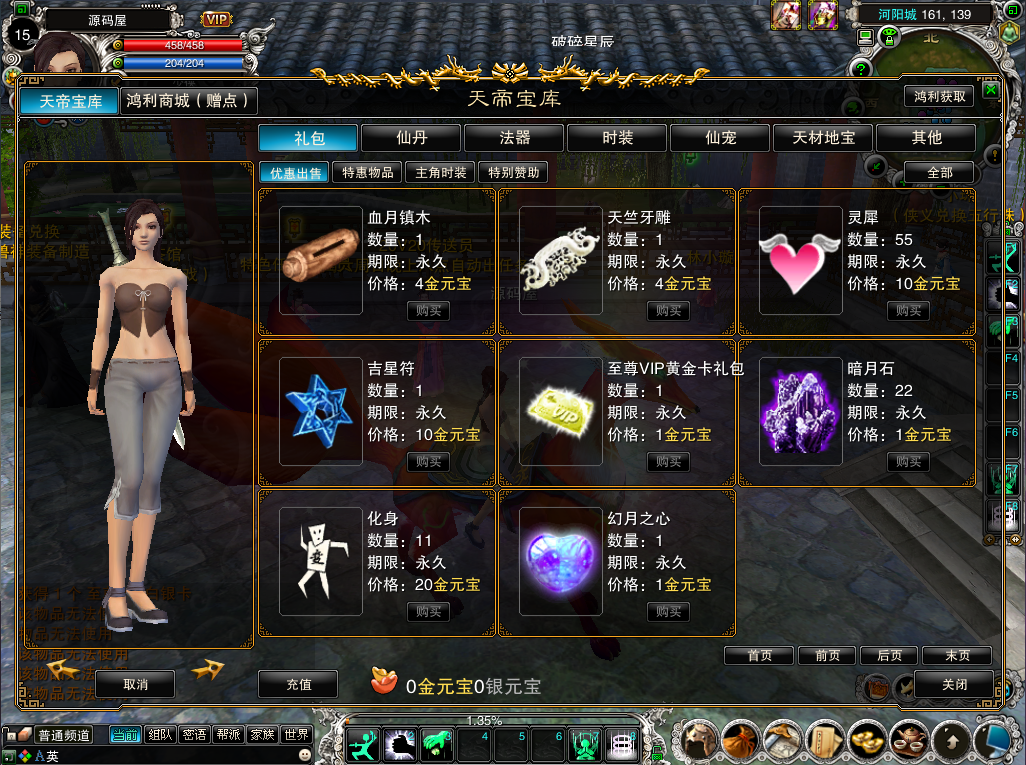
Task: Open the 特别赞助 sub-tab
Action: 514,173
